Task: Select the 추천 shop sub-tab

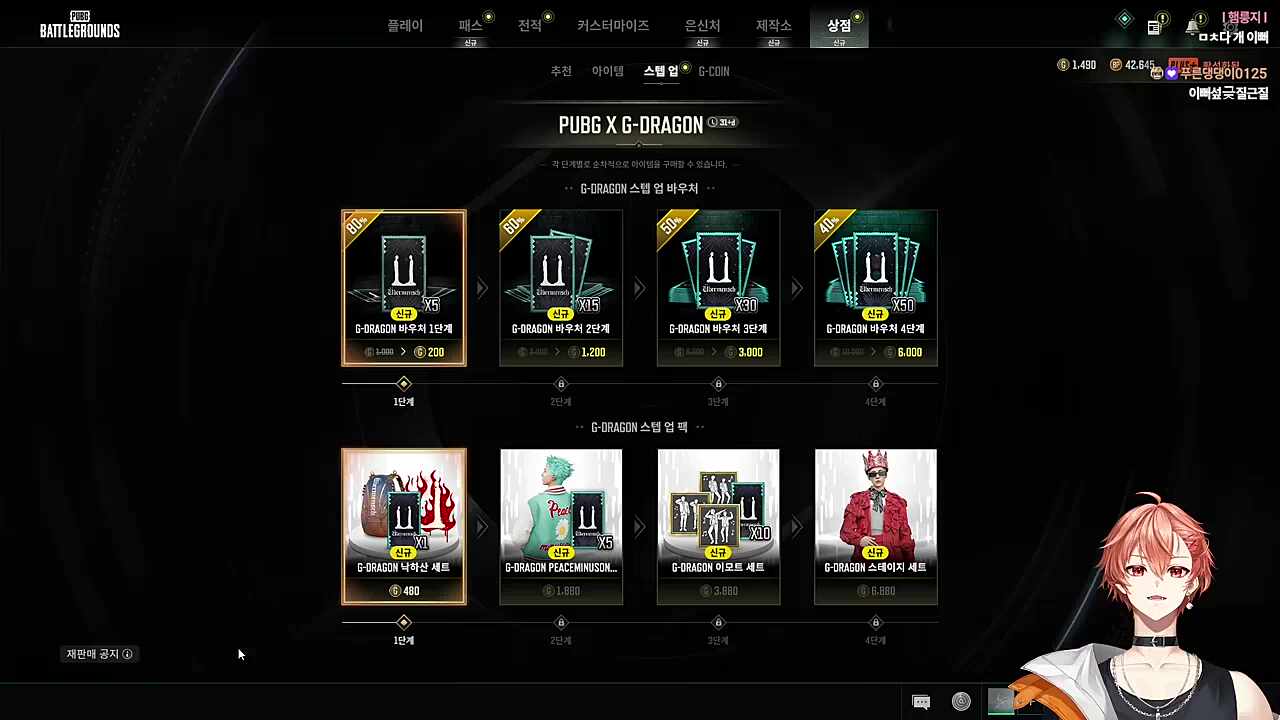Action: click(561, 71)
